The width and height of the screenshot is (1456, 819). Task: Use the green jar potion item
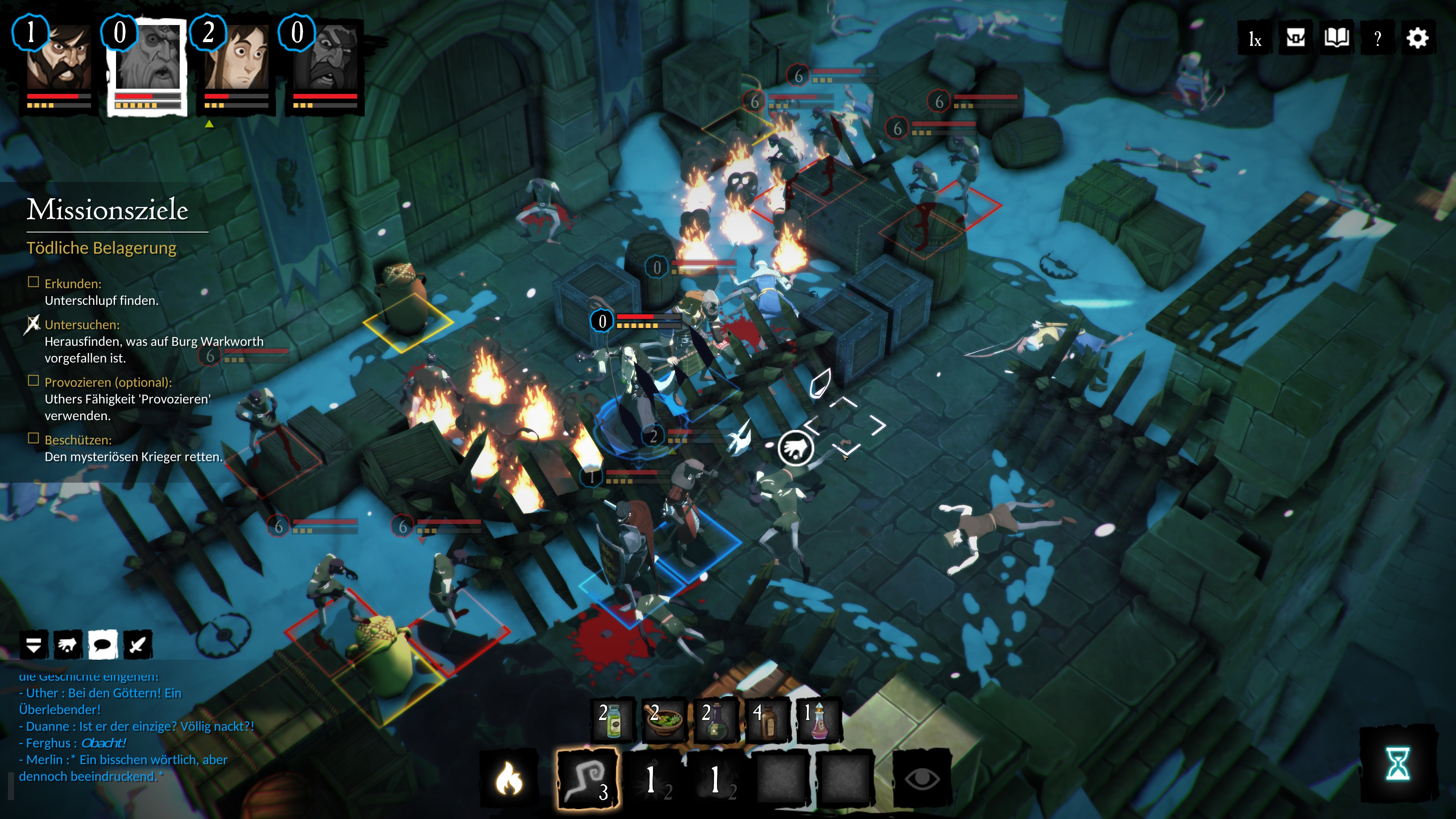tap(612, 721)
